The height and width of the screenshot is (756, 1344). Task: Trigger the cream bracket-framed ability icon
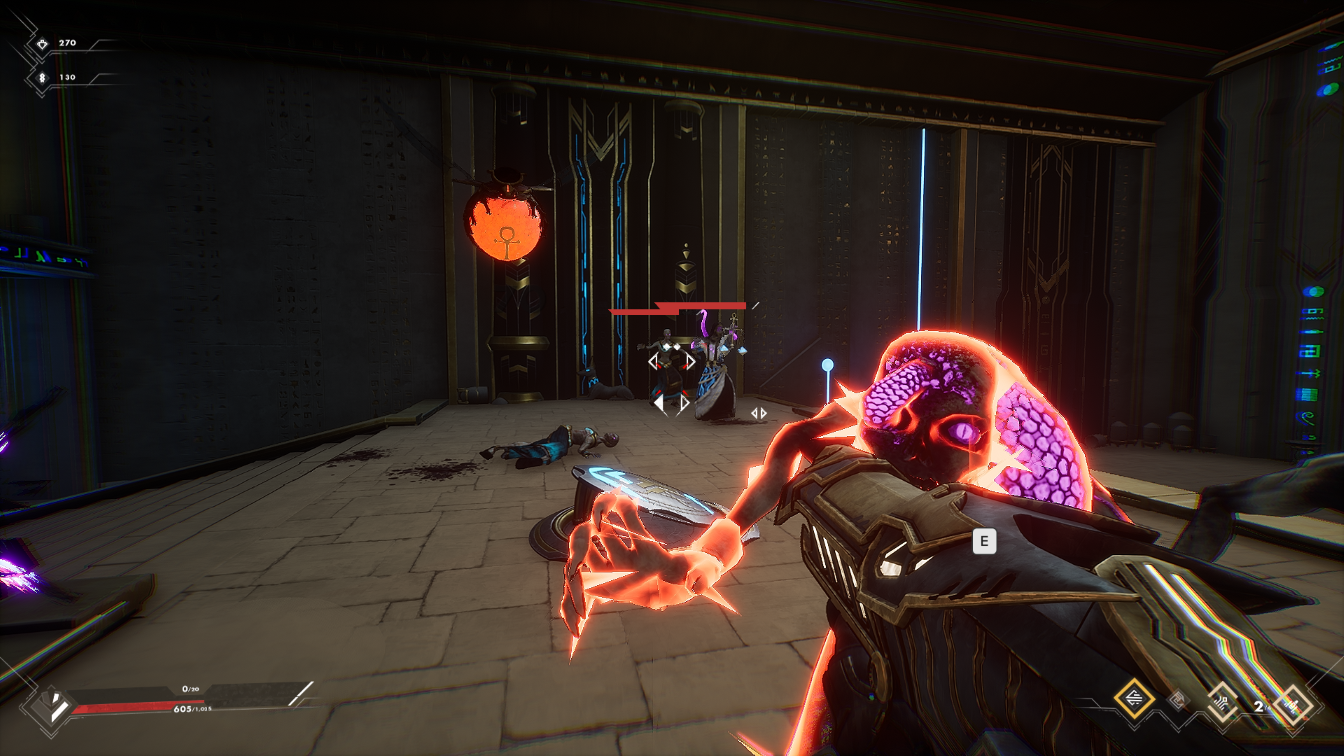click(x=1222, y=700)
